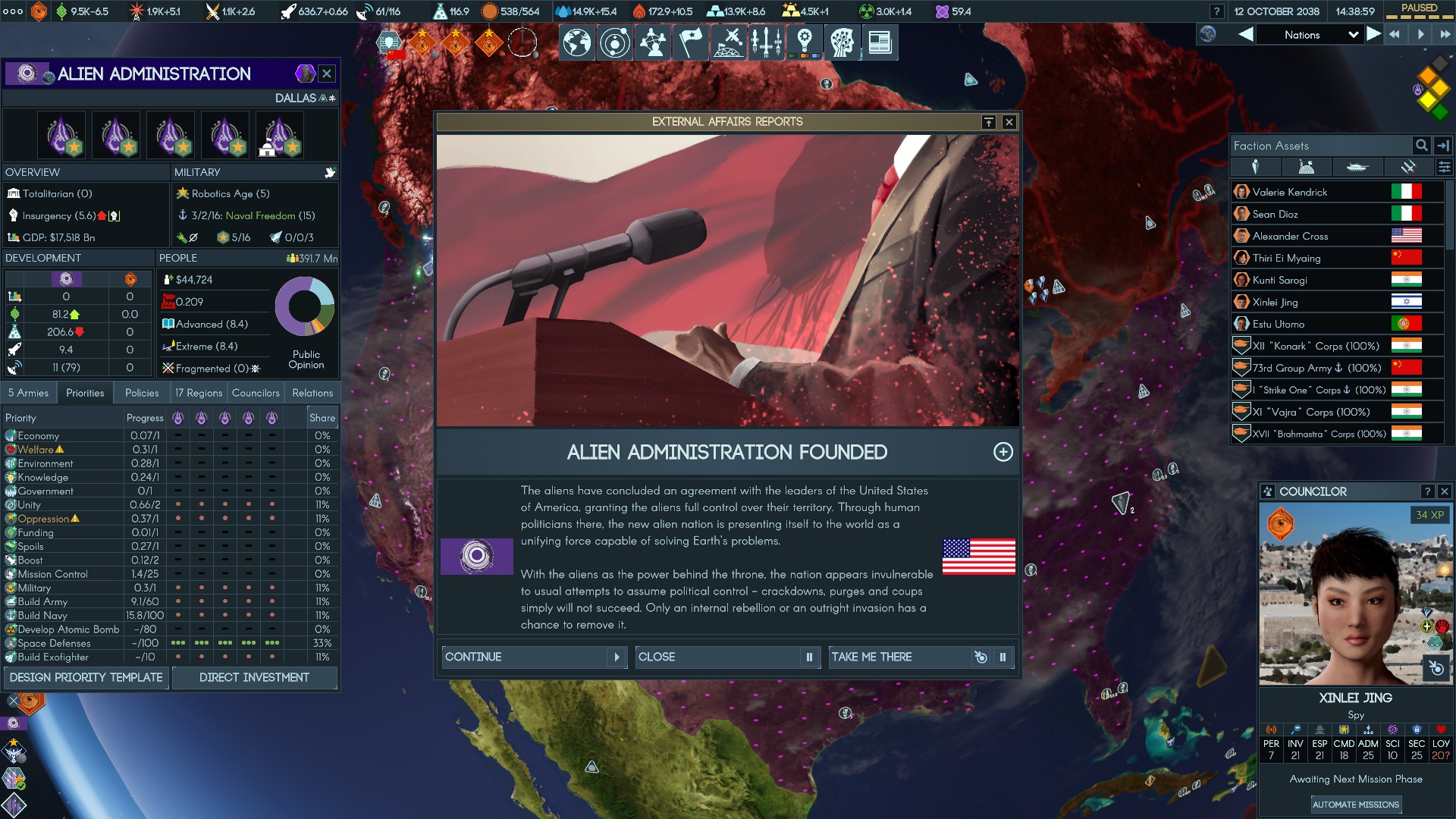Viewport: 1456px width, 819px height.
Task: Open Design Priority Template
Action: coord(86,677)
